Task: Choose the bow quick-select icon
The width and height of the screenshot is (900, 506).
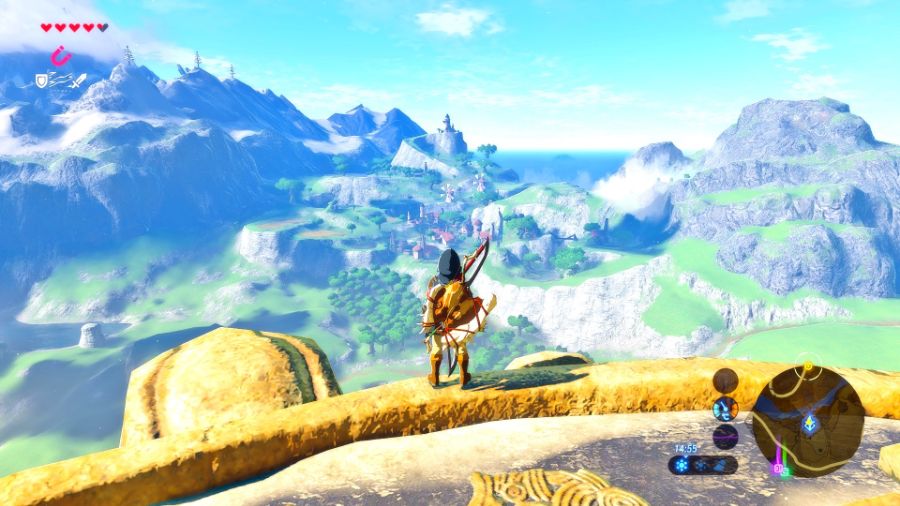Action: click(58, 80)
